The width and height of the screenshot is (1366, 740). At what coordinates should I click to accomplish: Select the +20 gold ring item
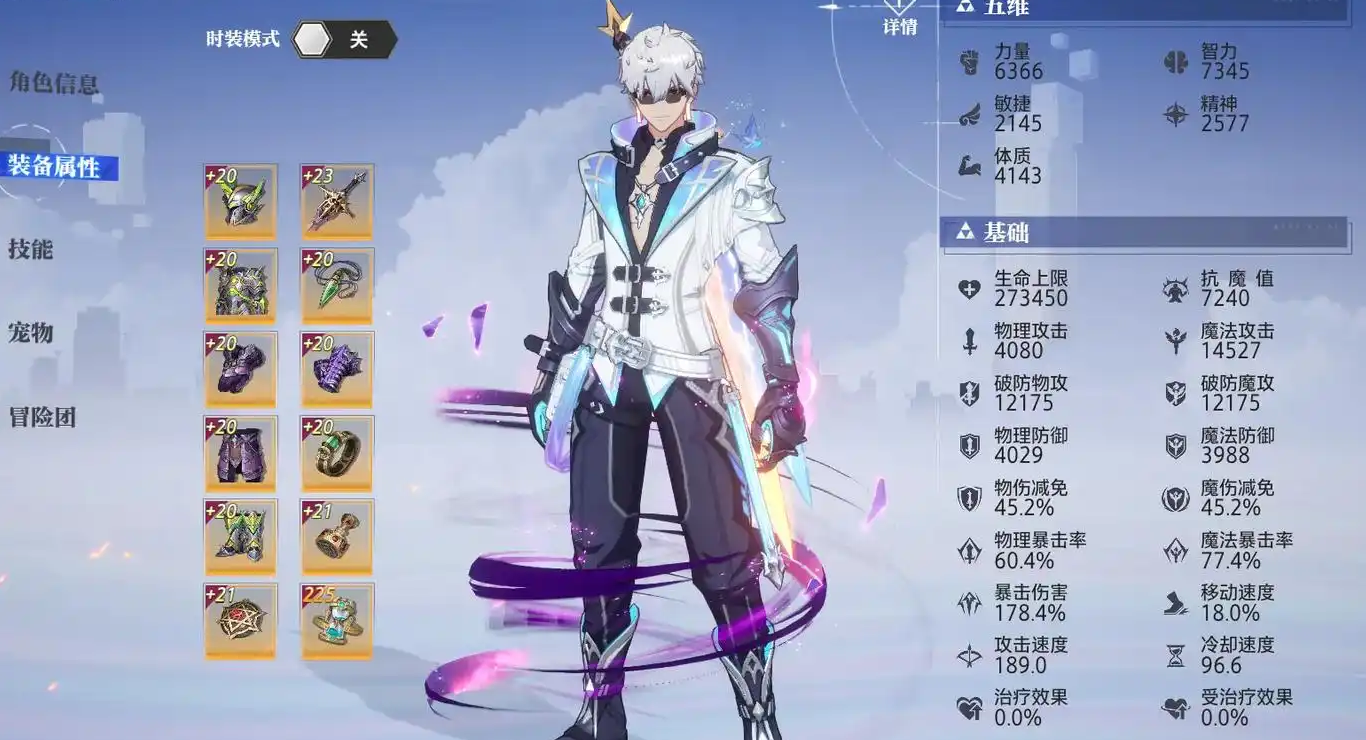pyautogui.click(x=336, y=453)
